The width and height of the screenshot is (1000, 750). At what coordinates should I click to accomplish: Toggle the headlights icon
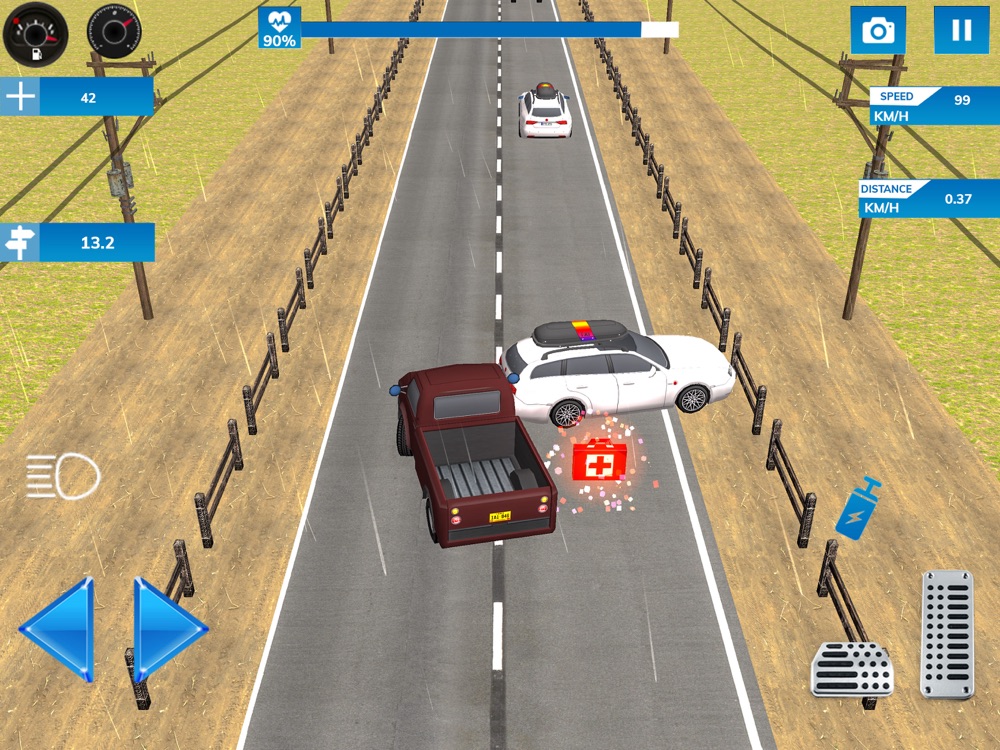pos(63,476)
